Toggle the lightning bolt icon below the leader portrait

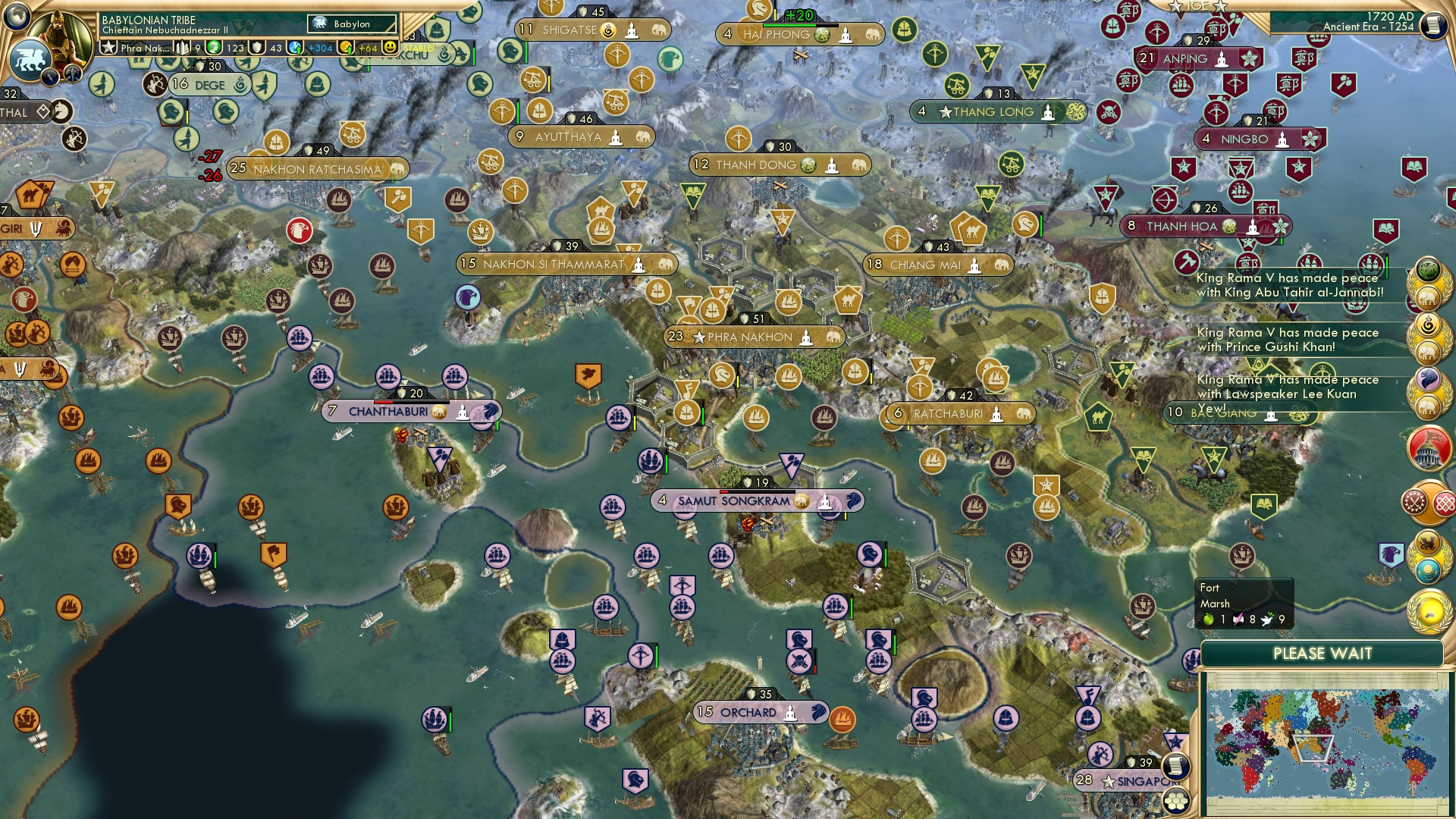click(x=50, y=78)
